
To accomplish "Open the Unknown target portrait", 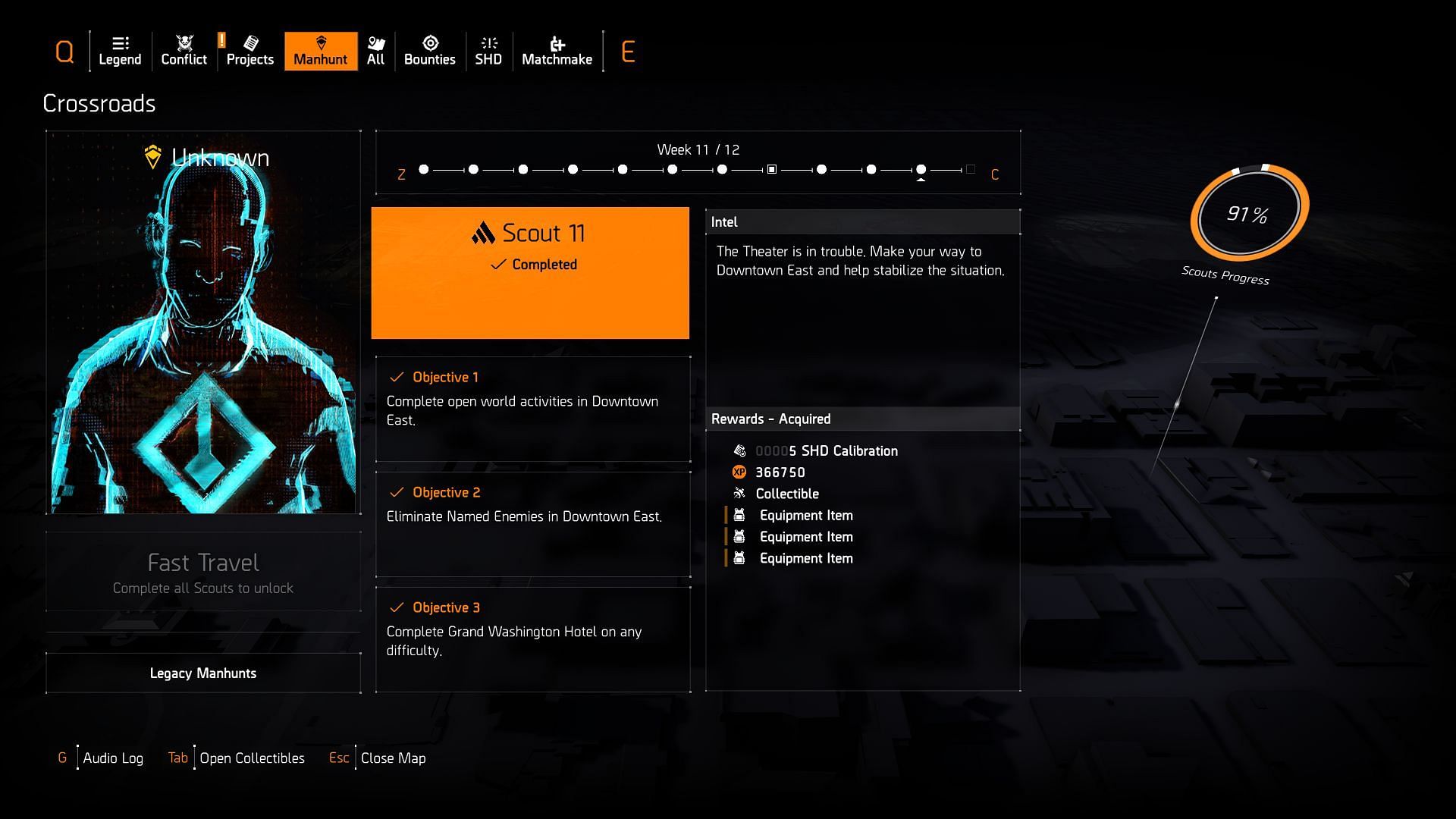I will tap(203, 322).
